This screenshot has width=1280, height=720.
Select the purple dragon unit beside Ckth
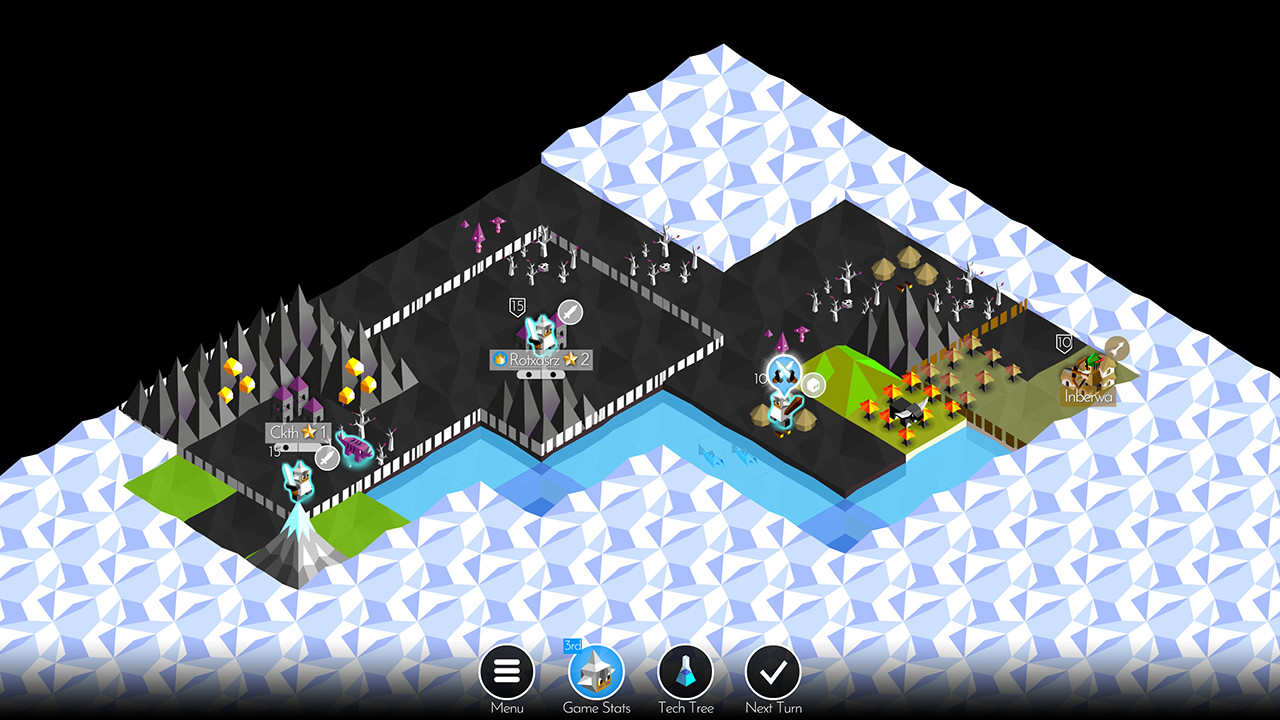point(354,448)
